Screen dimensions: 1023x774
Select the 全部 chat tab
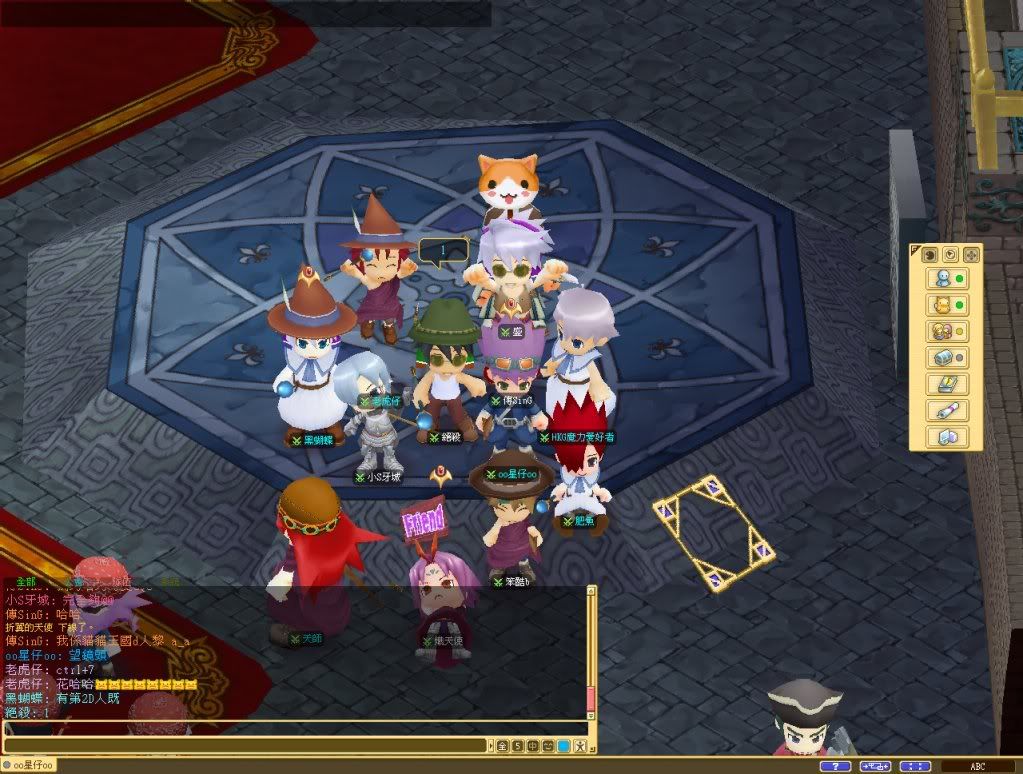(26, 581)
